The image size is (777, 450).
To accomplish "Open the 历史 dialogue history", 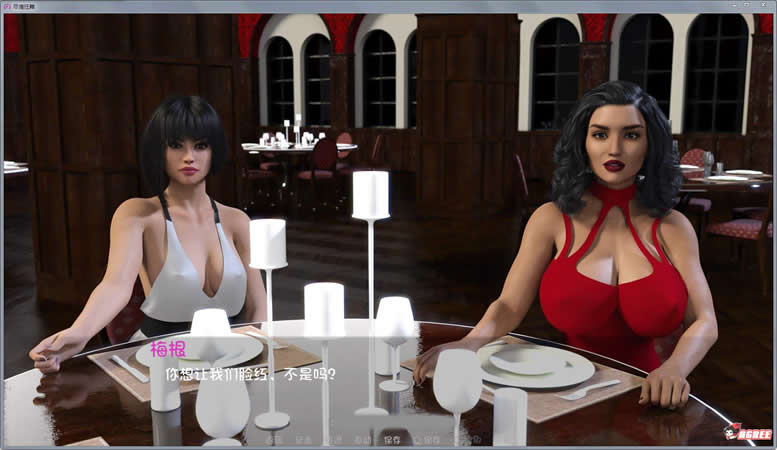I will [x=303, y=439].
